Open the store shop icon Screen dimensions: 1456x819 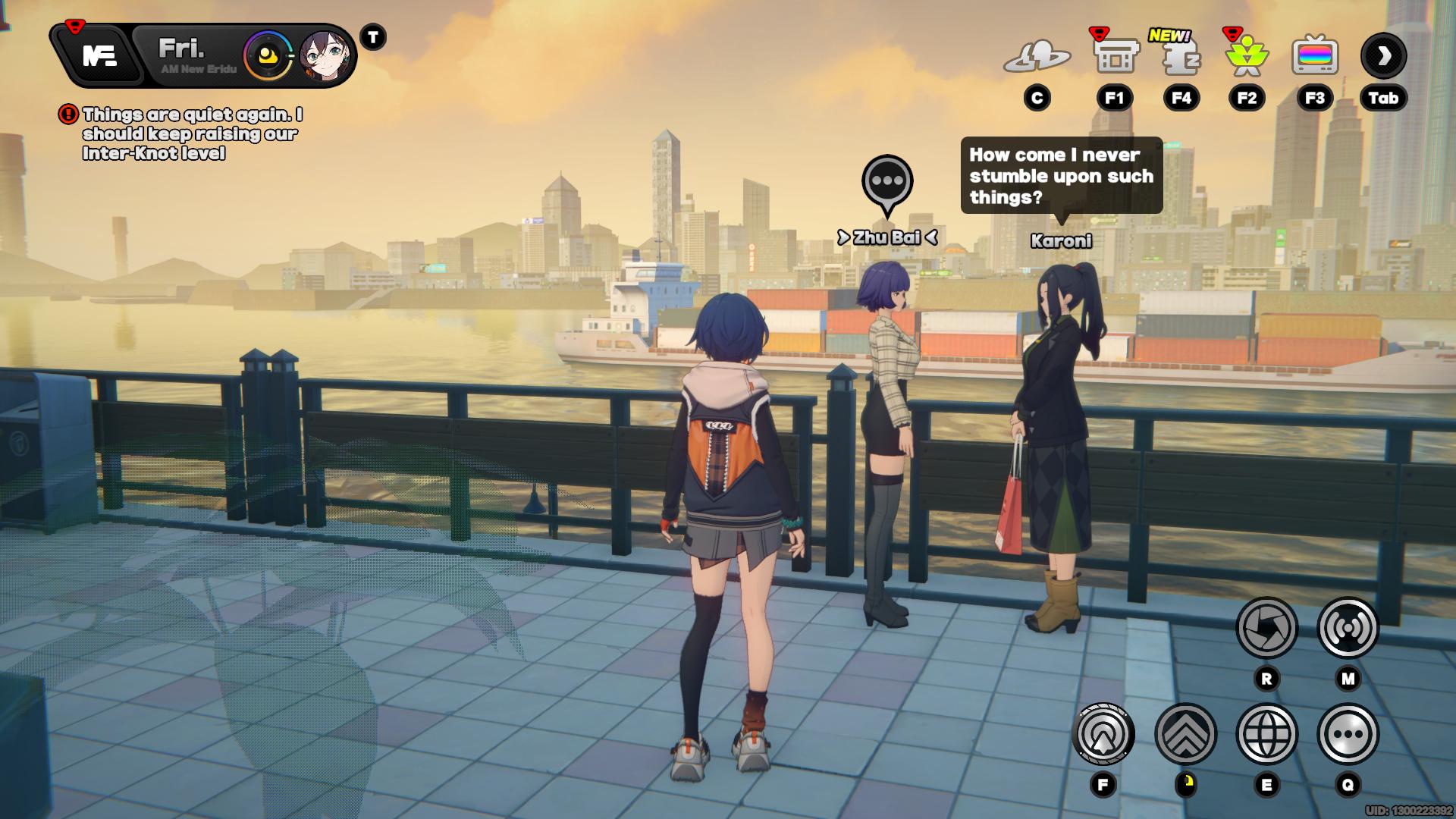tap(1115, 55)
